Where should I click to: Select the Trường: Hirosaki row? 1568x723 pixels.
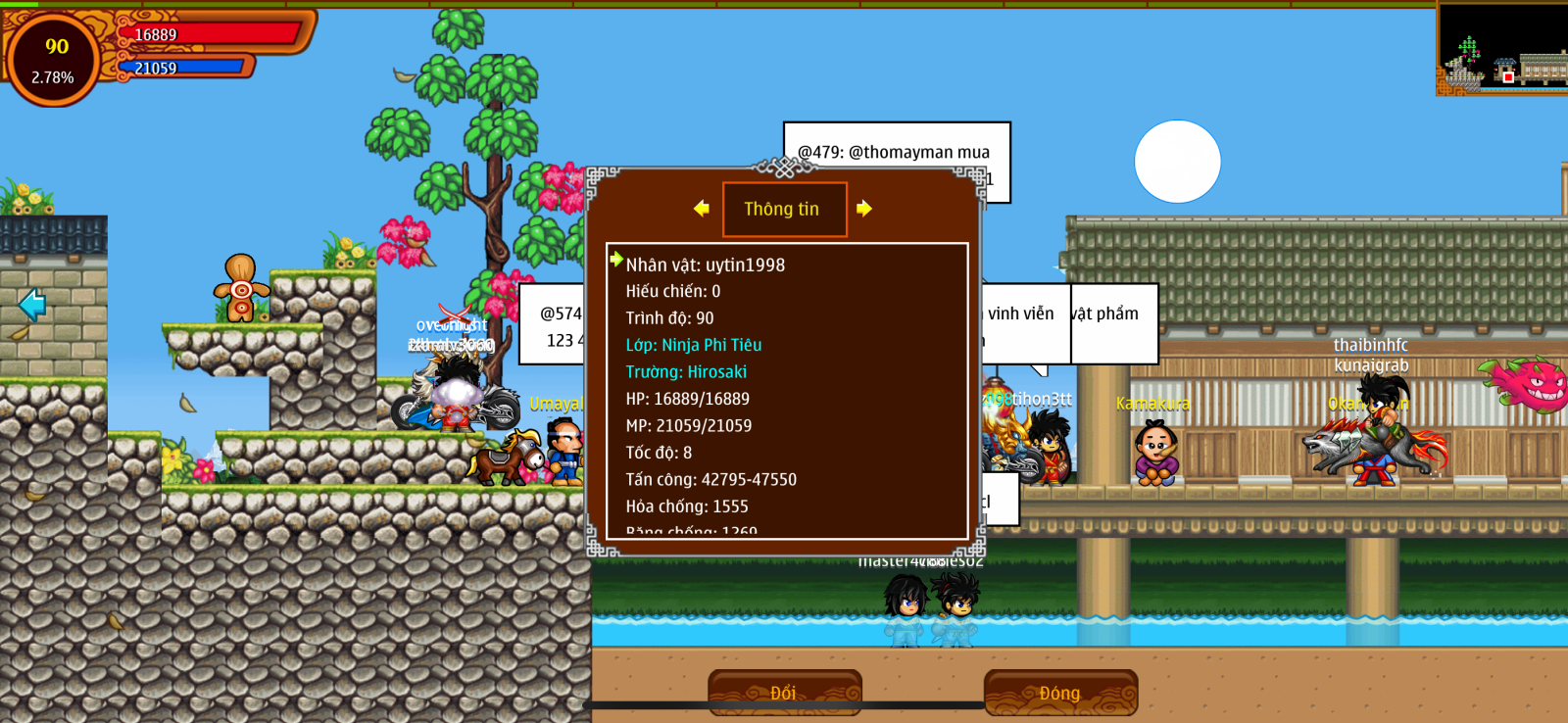tap(686, 372)
